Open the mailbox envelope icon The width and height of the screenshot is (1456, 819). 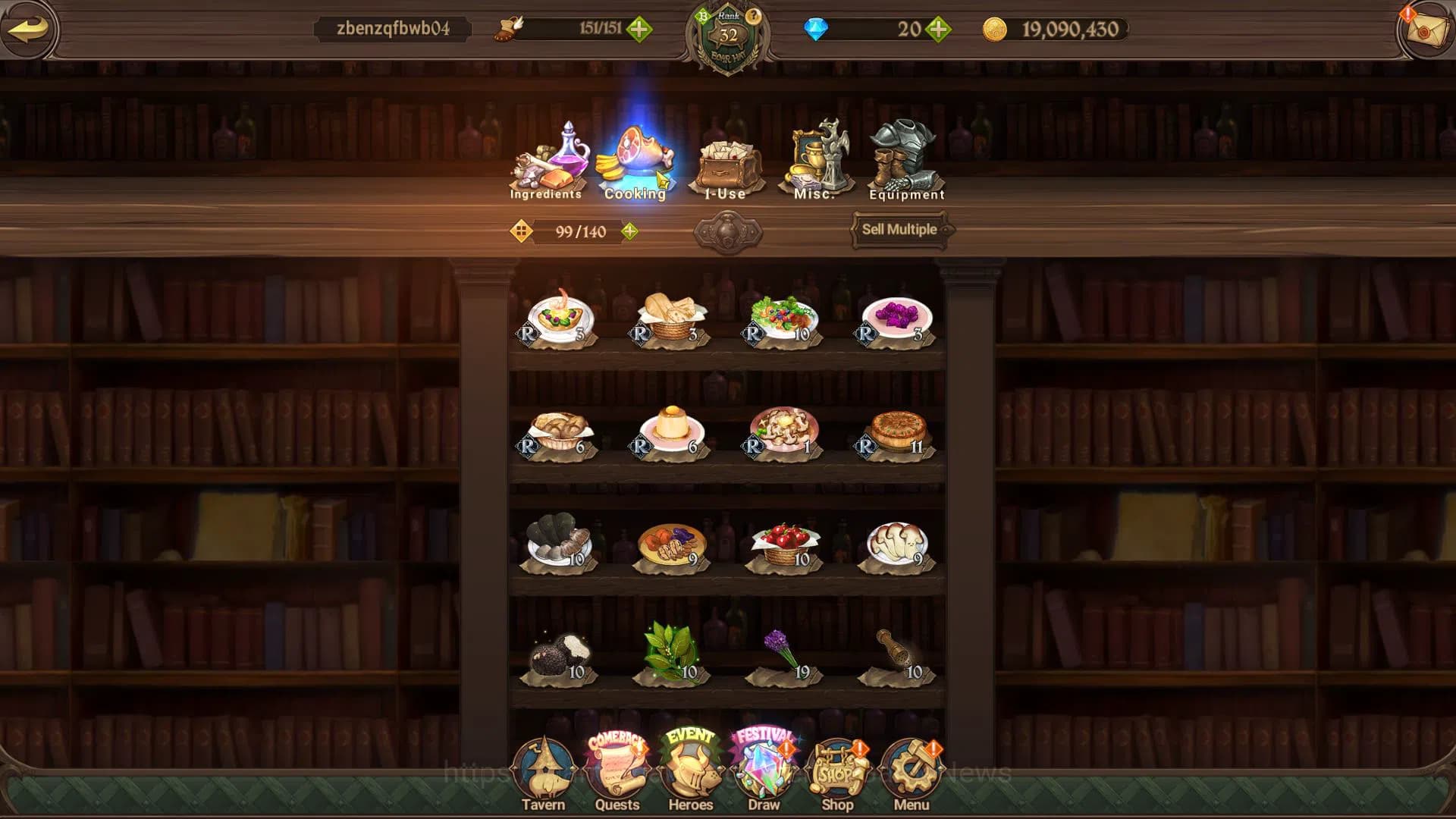point(1426,30)
